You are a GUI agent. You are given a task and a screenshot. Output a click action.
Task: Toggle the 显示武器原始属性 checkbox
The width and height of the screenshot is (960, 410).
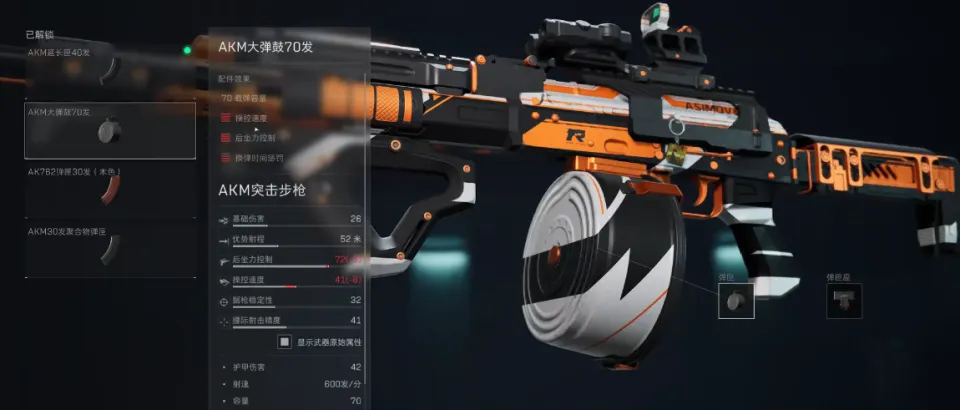click(x=285, y=342)
